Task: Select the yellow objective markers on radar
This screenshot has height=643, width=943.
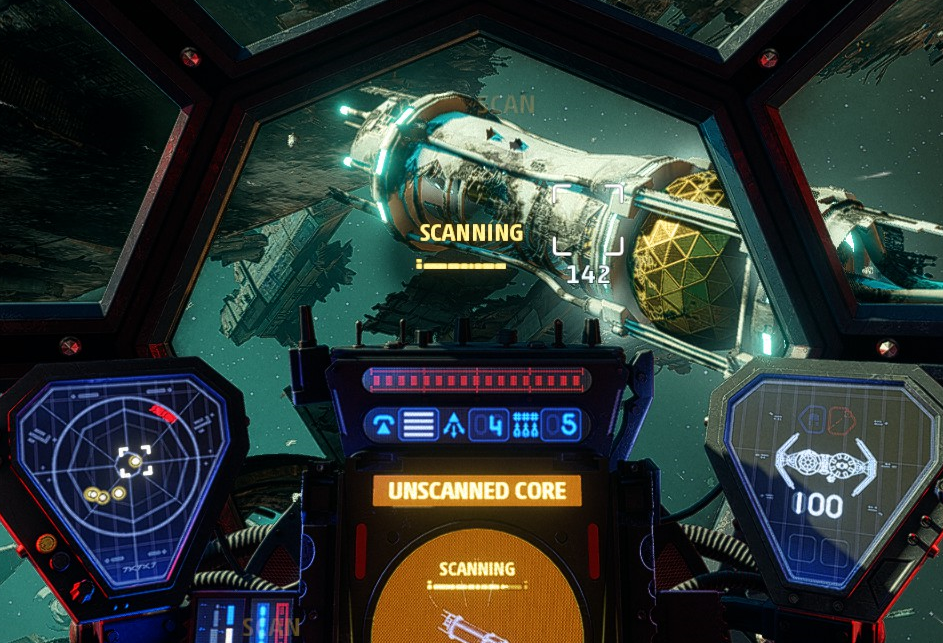Action: point(102,493)
